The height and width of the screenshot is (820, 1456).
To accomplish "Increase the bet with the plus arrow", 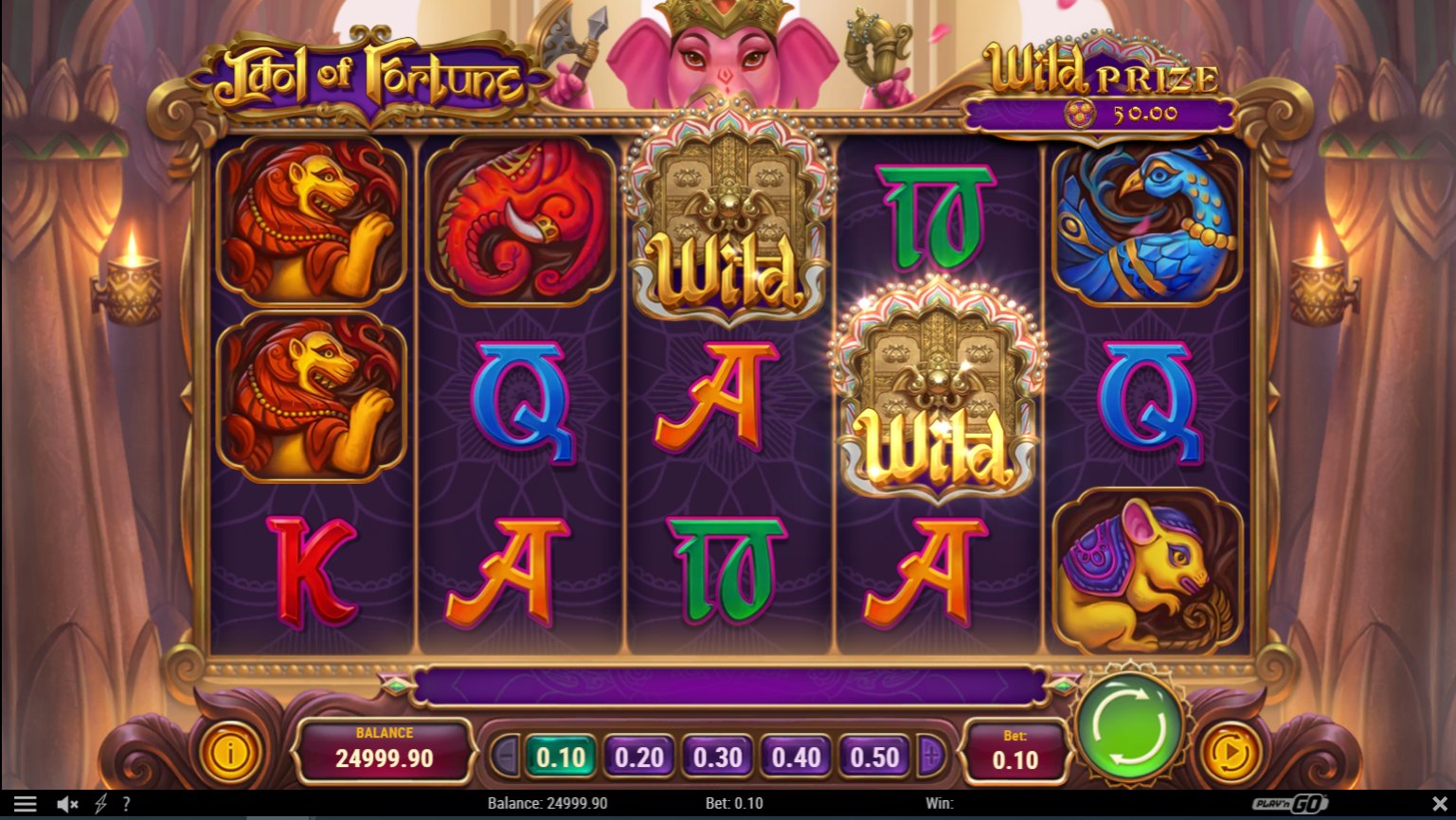I will coord(931,757).
